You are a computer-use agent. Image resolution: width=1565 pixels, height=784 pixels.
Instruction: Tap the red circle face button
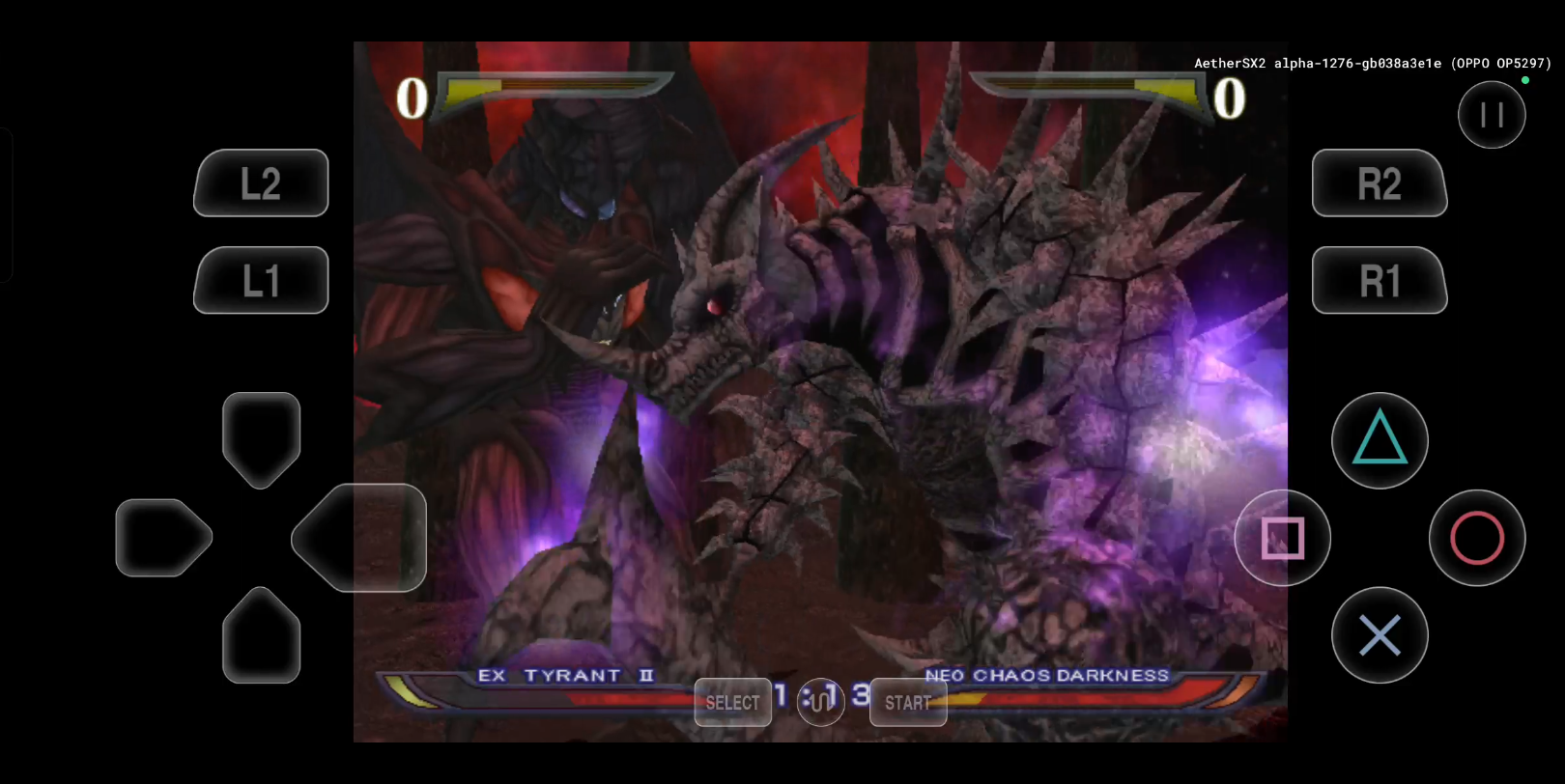pyautogui.click(x=1477, y=538)
